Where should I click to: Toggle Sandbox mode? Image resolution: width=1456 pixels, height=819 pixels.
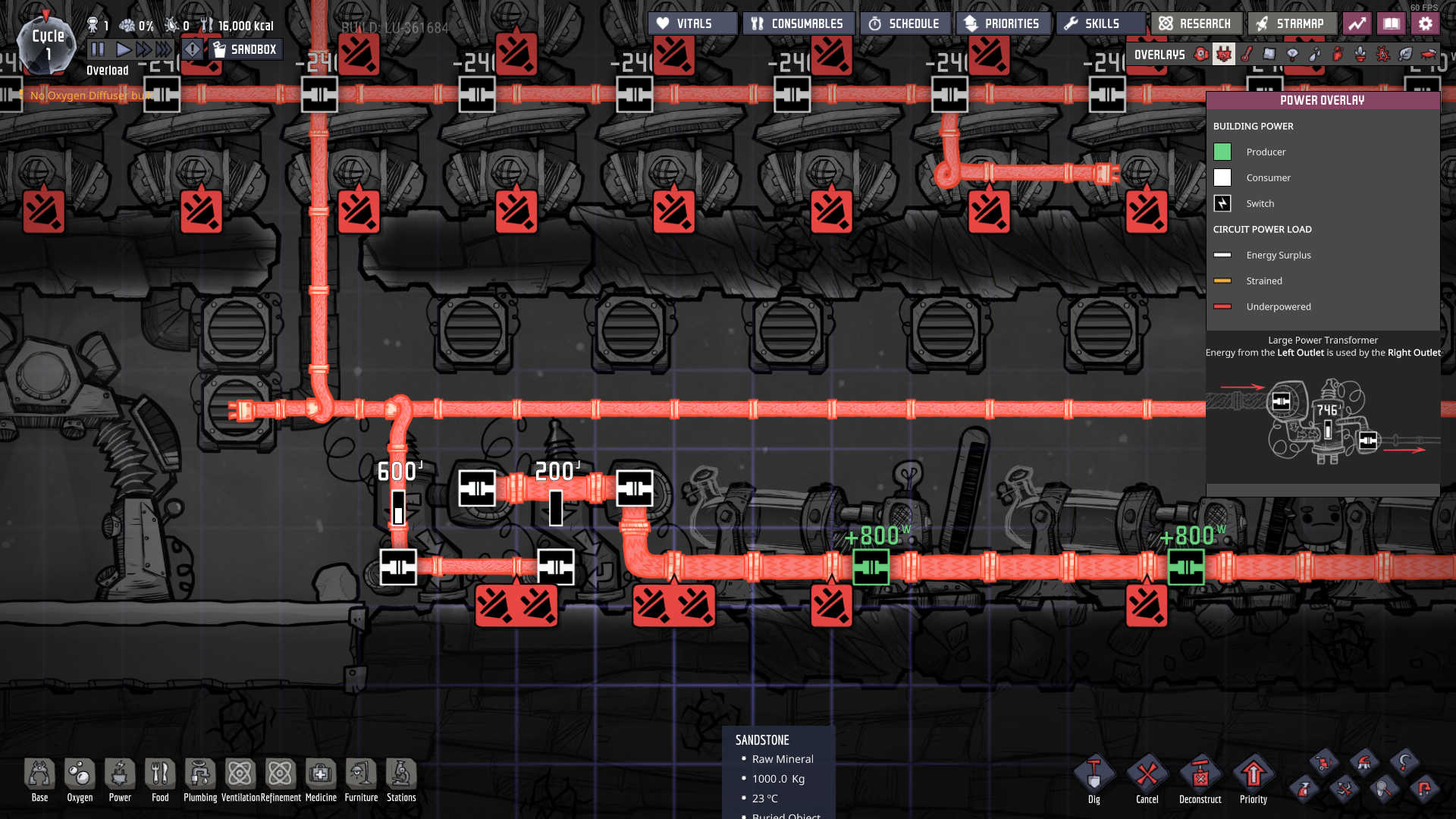pos(244,49)
